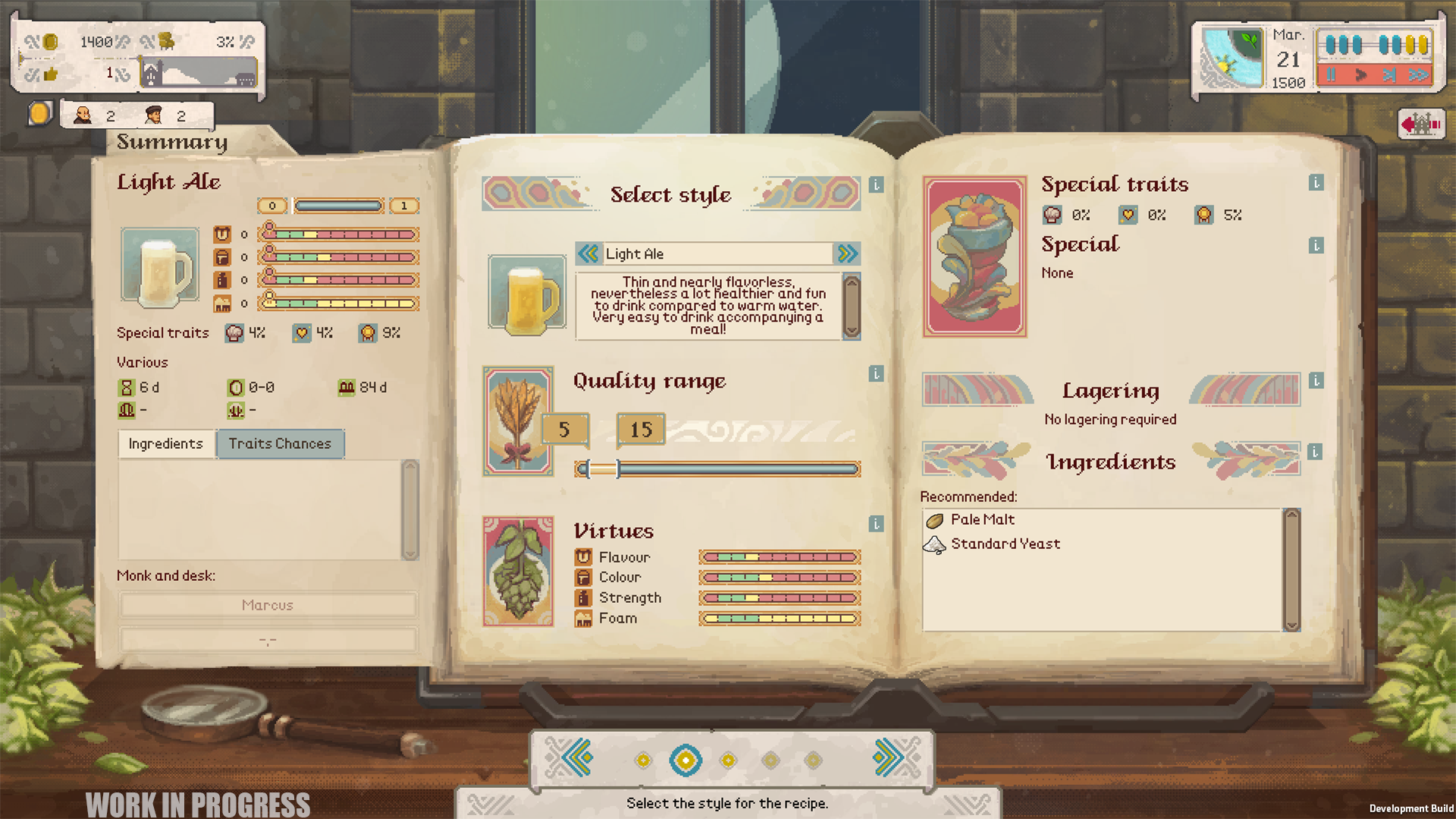The width and height of the screenshot is (1456, 819).
Task: Pause the game clock
Action: [x=1331, y=75]
